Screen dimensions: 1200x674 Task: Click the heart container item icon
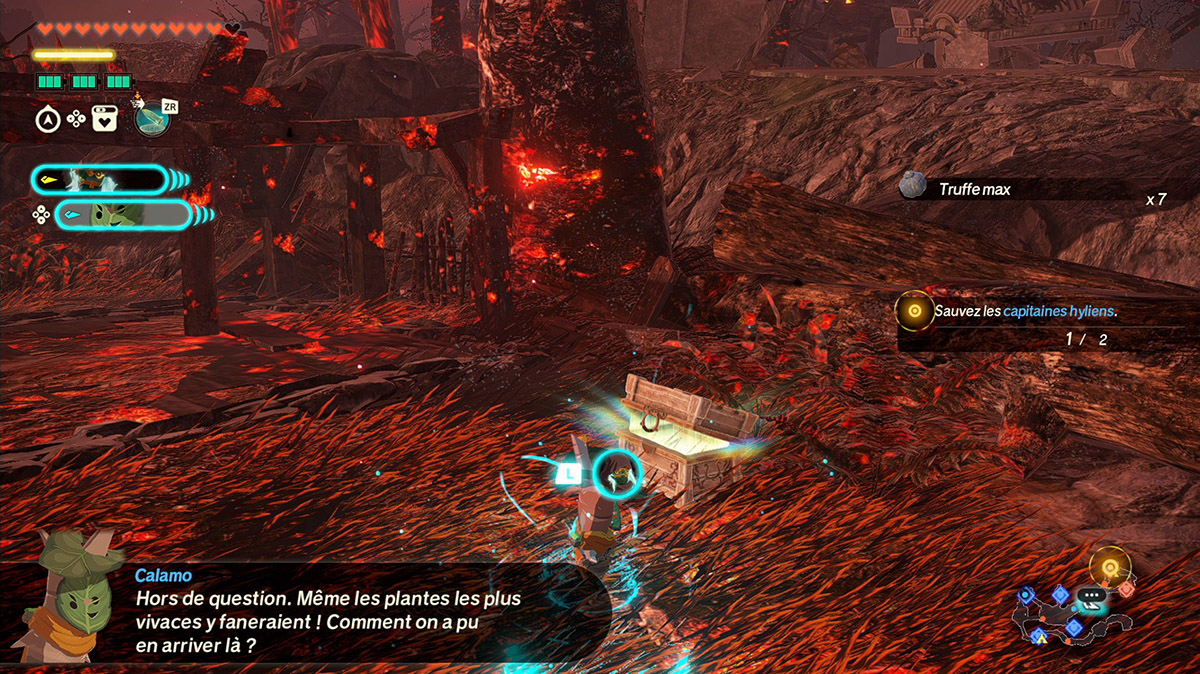104,119
